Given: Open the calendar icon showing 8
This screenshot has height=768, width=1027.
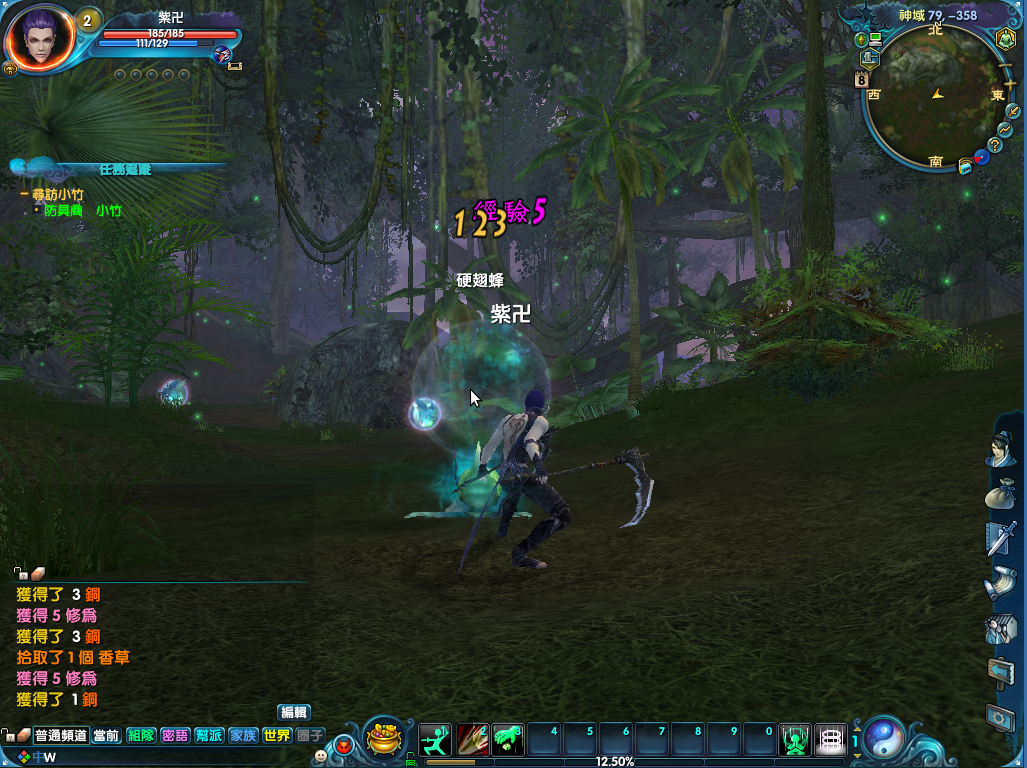Looking at the screenshot, I should [861, 78].
